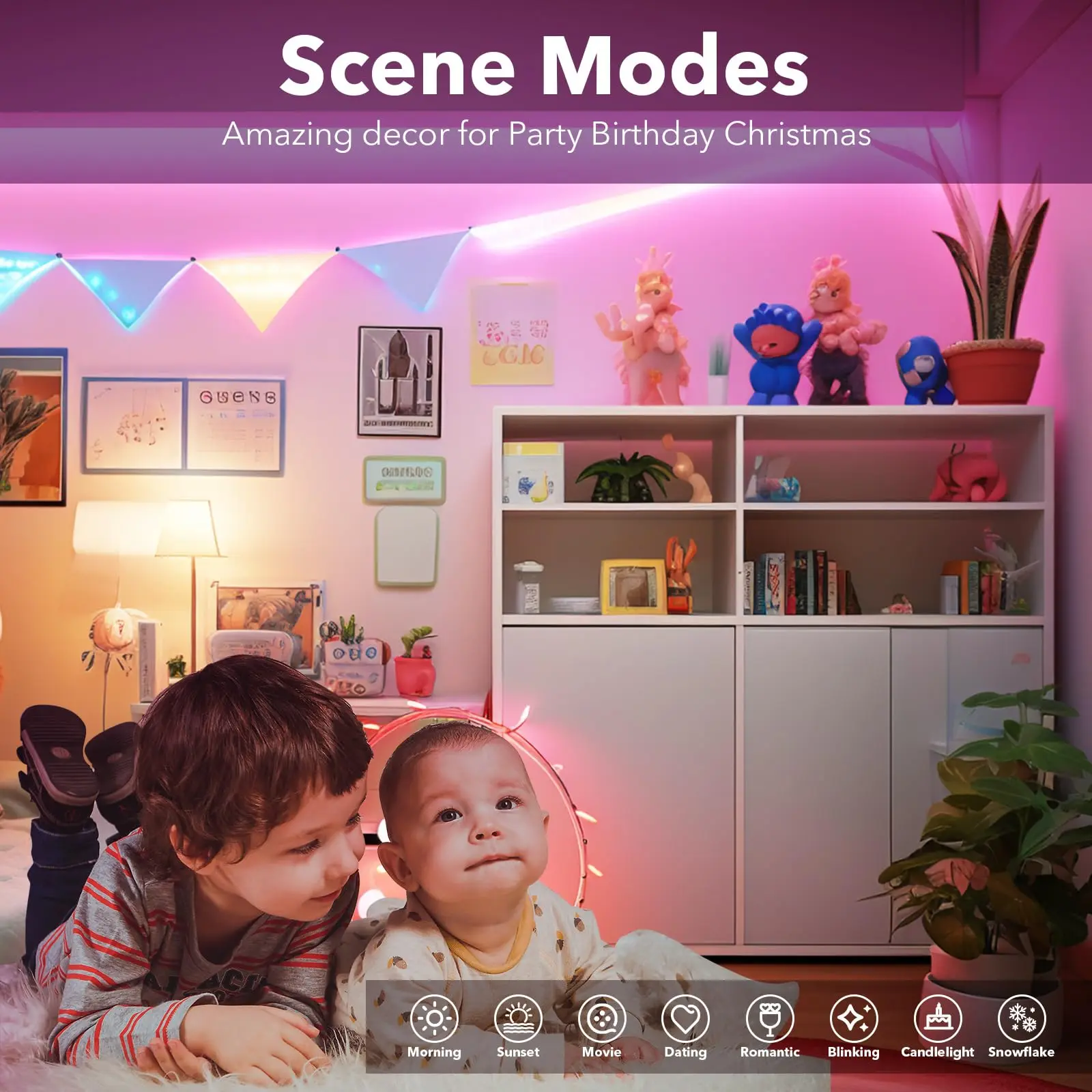Screen dimensions: 1092x1092
Task: Choose the Sunset scene mode
Action: pos(518,1019)
